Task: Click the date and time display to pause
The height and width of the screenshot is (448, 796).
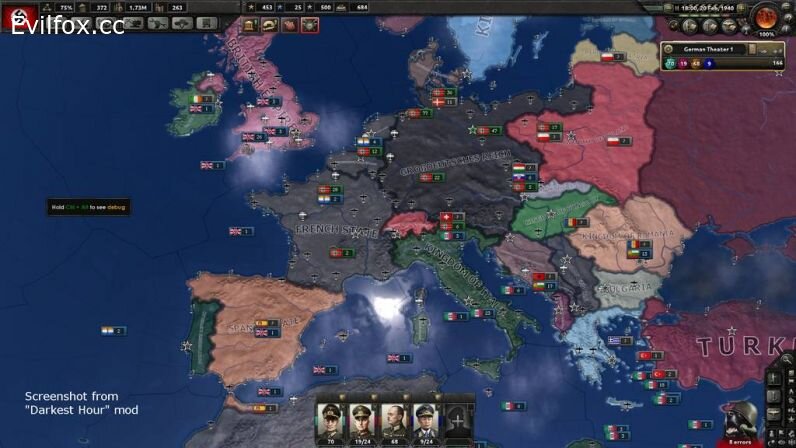Action: click(704, 8)
